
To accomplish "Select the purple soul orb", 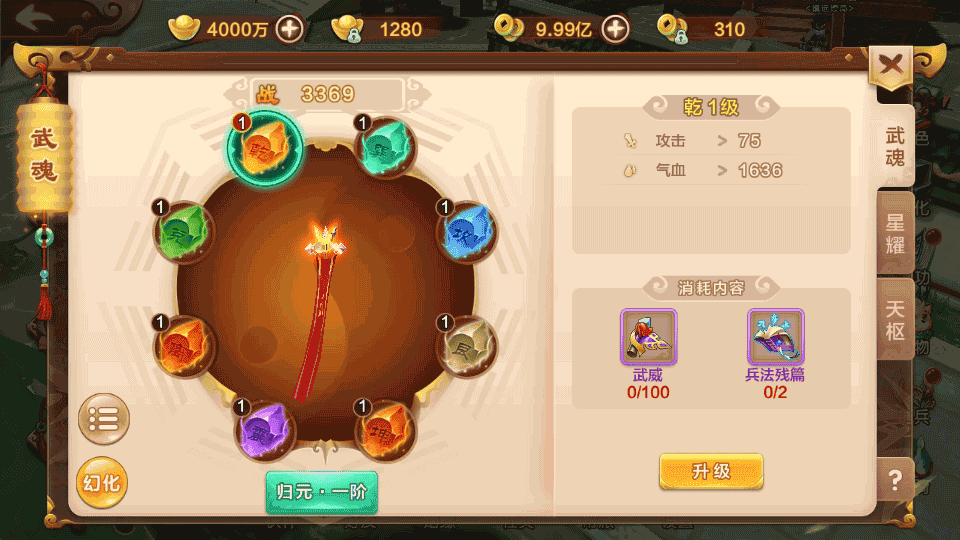I will click(x=264, y=430).
